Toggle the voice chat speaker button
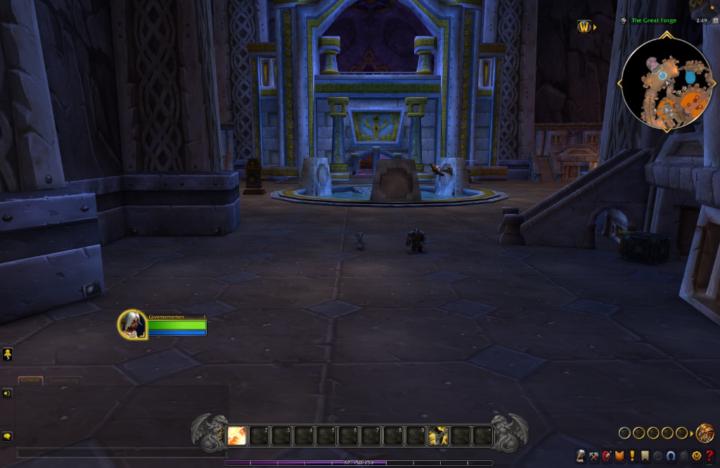720x468 pixels. click(7, 393)
